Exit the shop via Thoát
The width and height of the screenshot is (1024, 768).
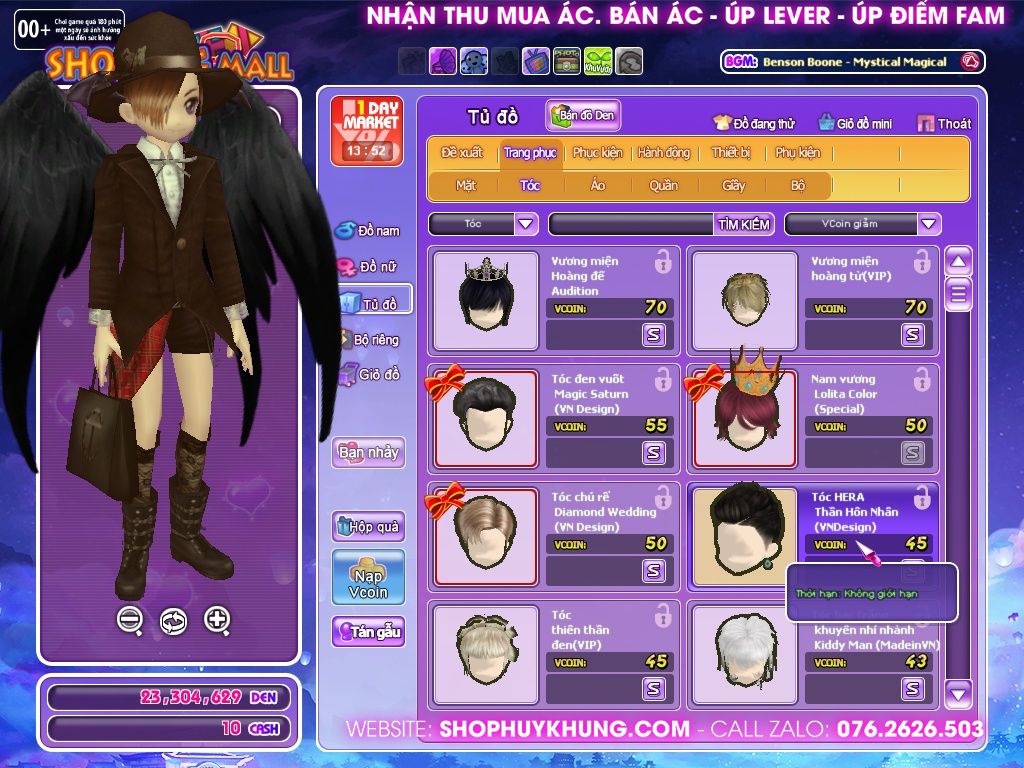click(x=943, y=123)
